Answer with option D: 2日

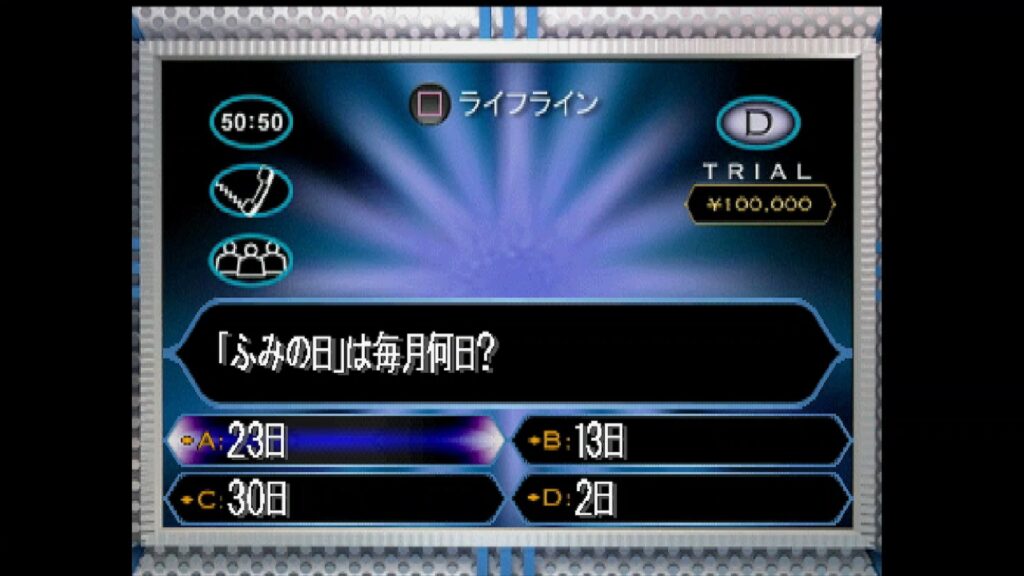682,499
